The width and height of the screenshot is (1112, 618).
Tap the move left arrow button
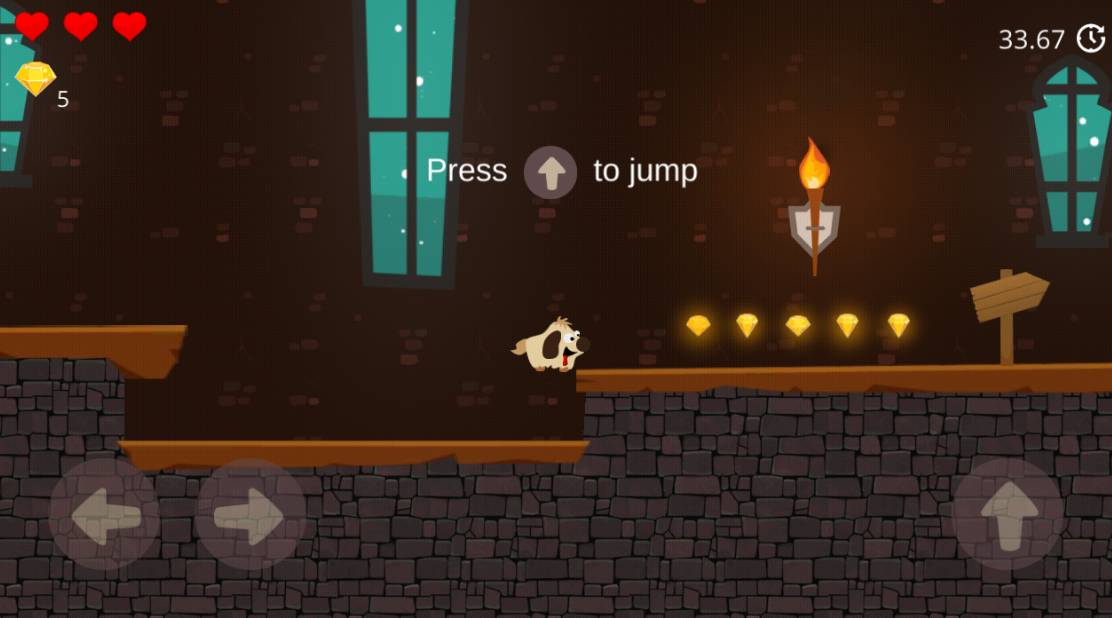(104, 514)
